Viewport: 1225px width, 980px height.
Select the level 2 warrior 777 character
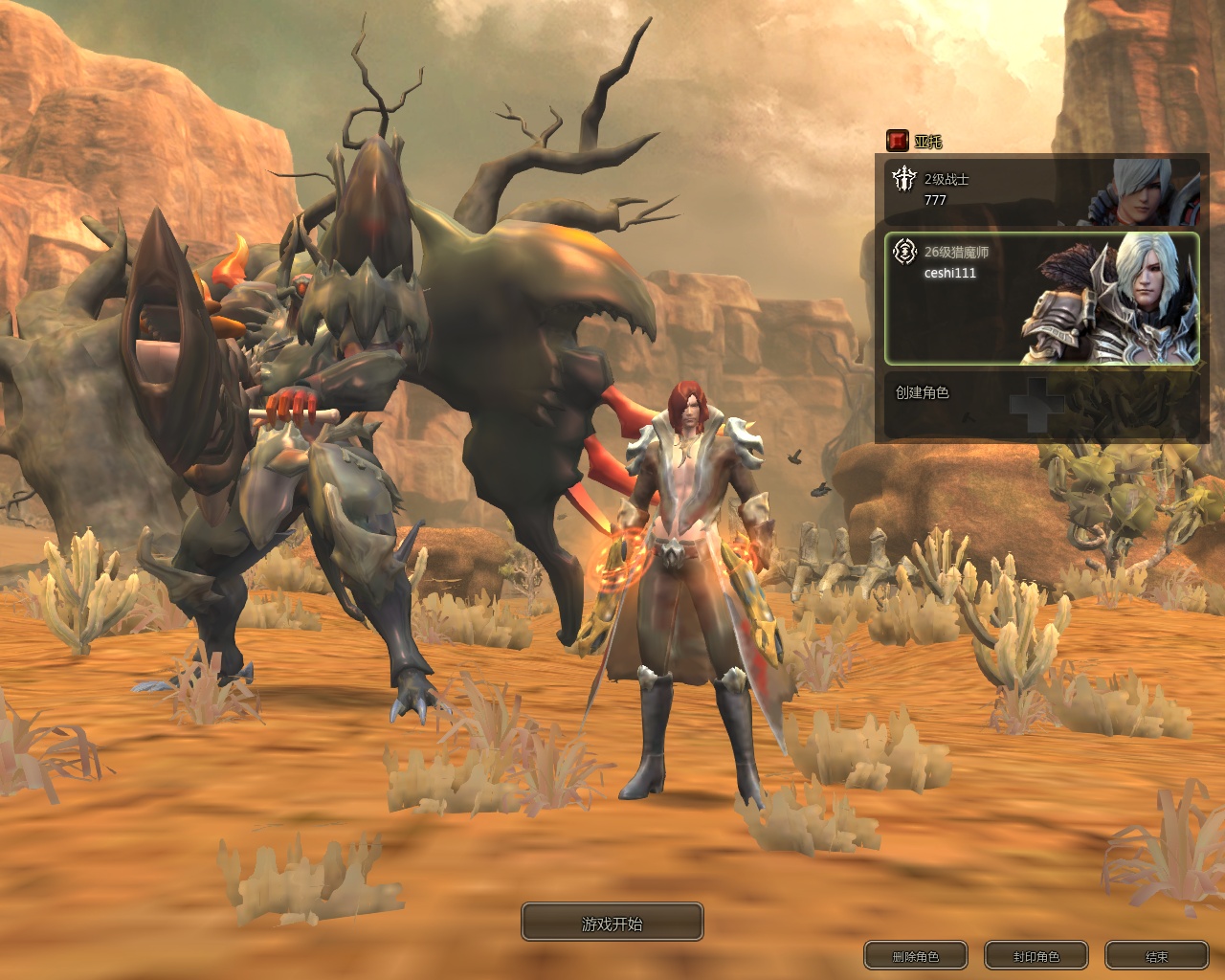click(x=1041, y=190)
